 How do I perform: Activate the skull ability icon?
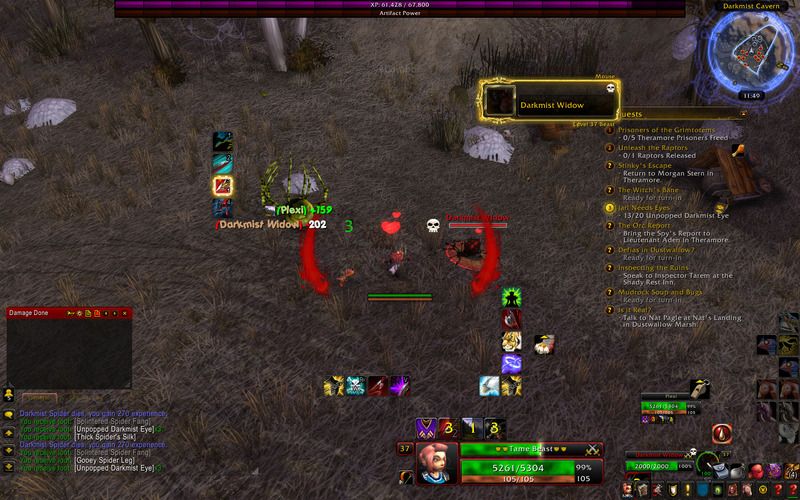point(356,385)
